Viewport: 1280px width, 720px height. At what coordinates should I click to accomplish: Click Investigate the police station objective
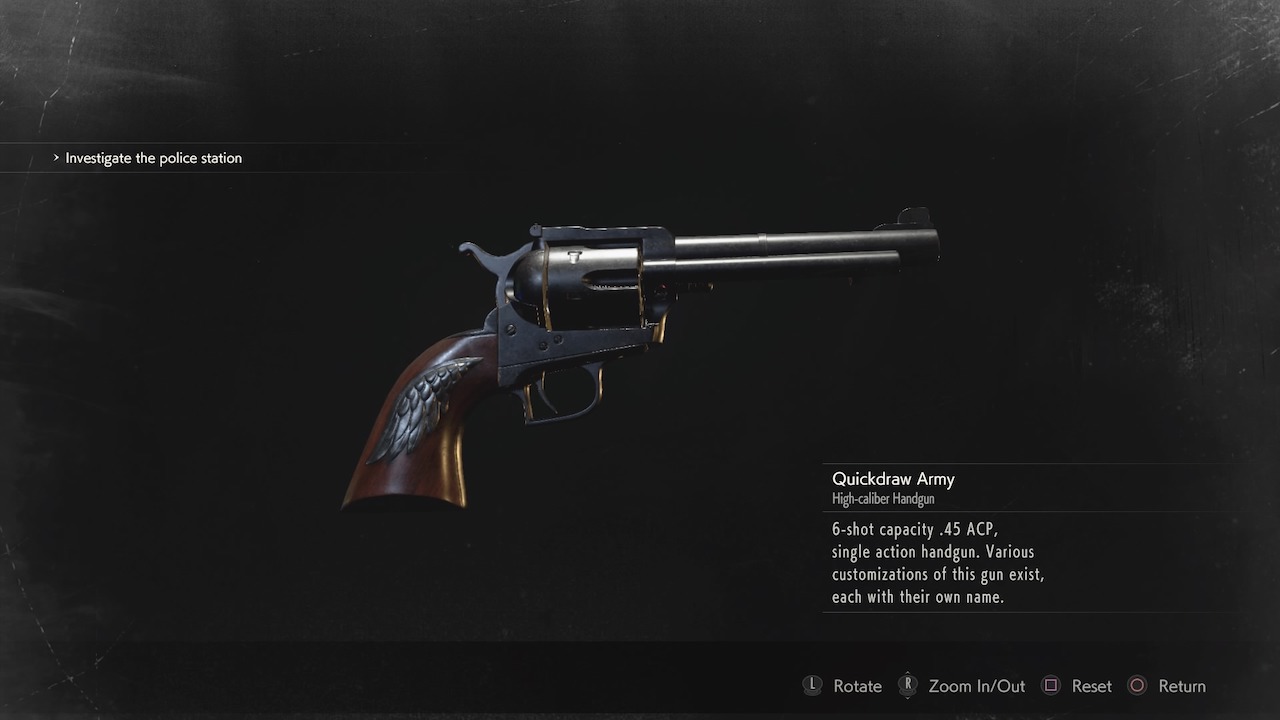[x=152, y=158]
